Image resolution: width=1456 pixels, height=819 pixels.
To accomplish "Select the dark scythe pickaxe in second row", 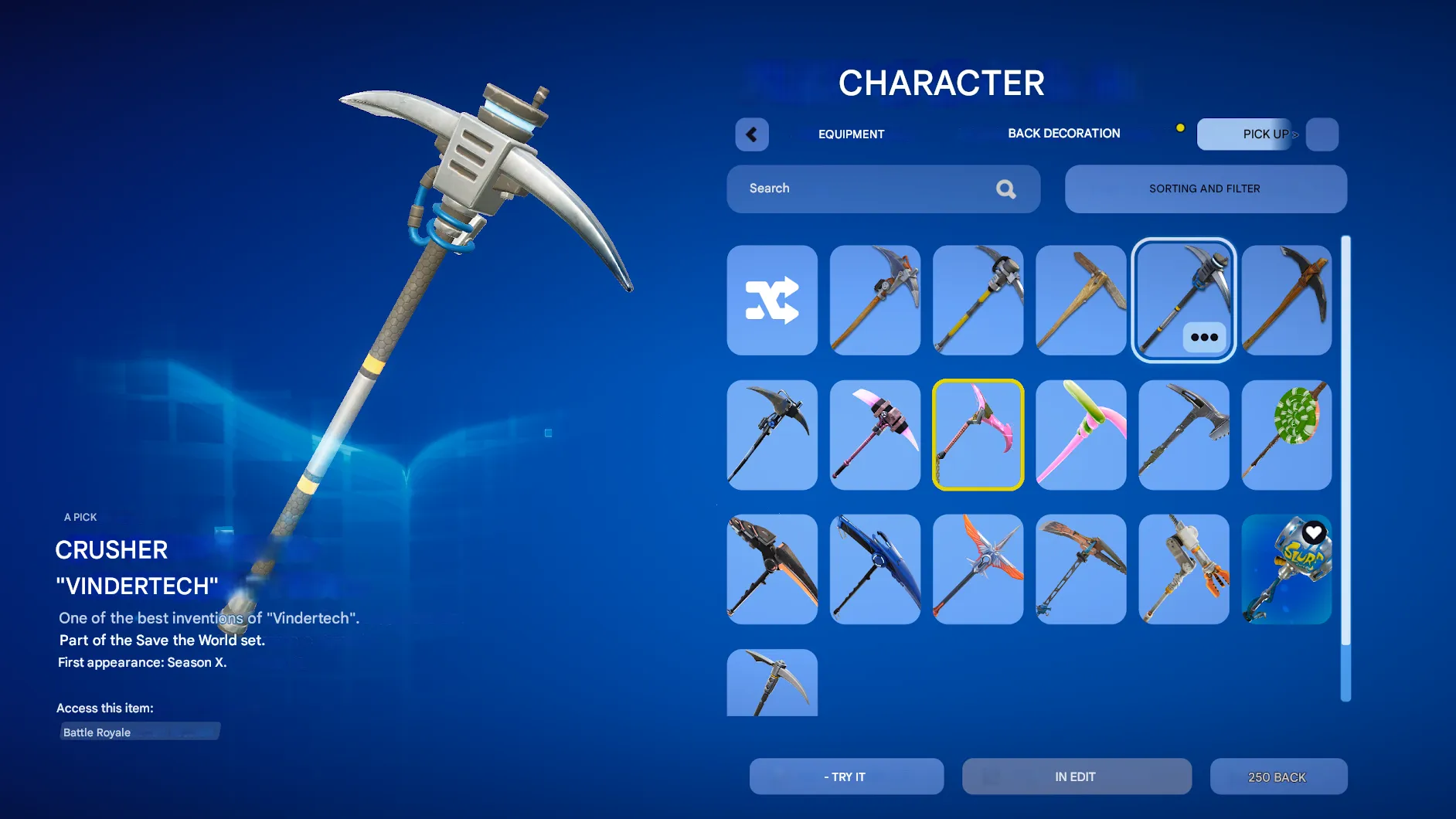I will click(771, 434).
